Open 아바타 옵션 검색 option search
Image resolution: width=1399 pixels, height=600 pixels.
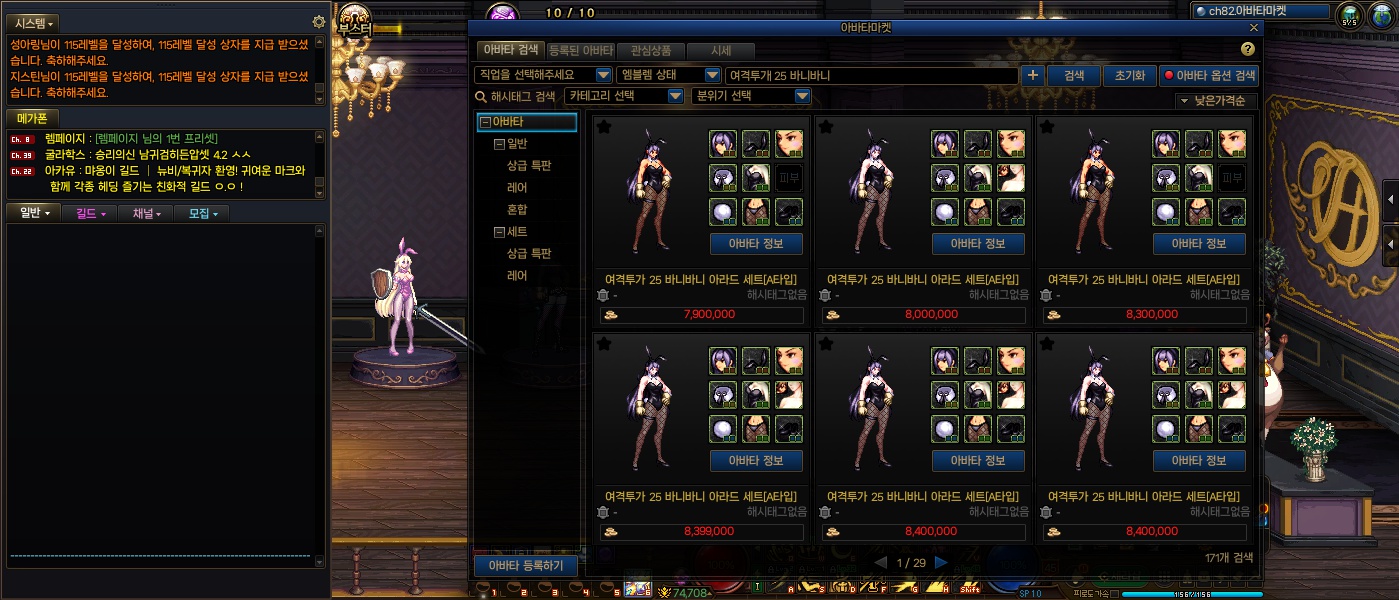pyautogui.click(x=1209, y=75)
